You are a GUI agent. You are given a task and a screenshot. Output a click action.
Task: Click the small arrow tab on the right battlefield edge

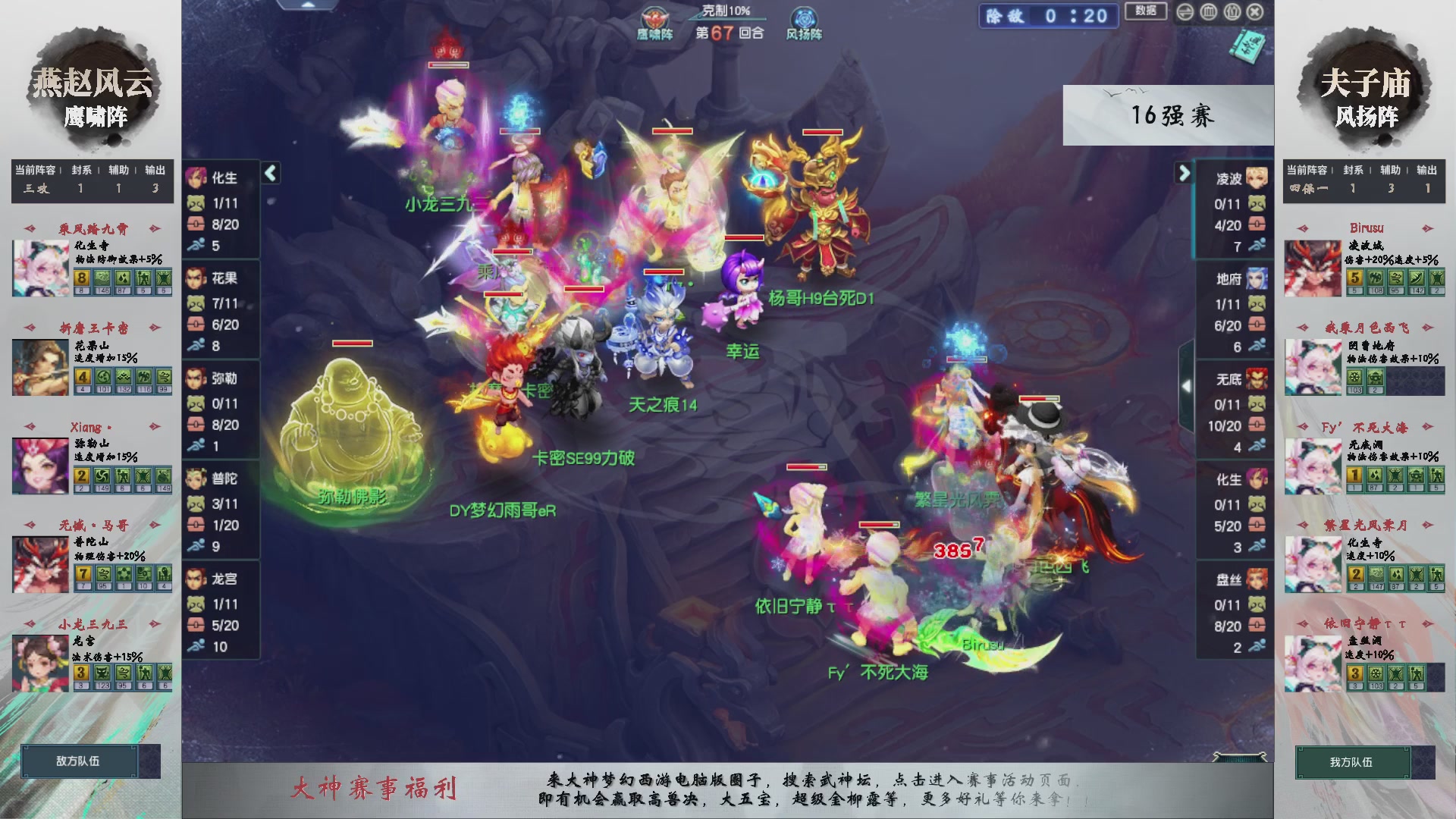pyautogui.click(x=1187, y=385)
